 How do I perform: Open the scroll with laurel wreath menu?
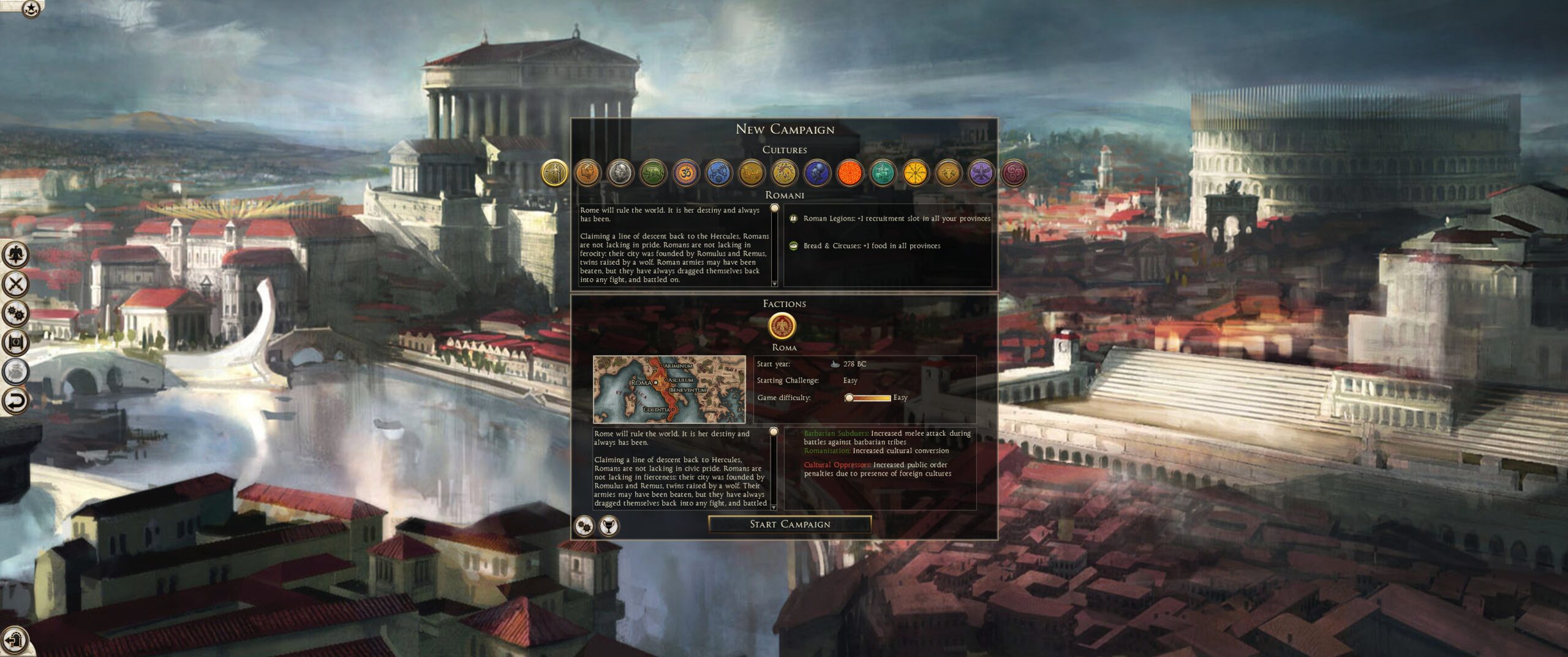coord(16,343)
